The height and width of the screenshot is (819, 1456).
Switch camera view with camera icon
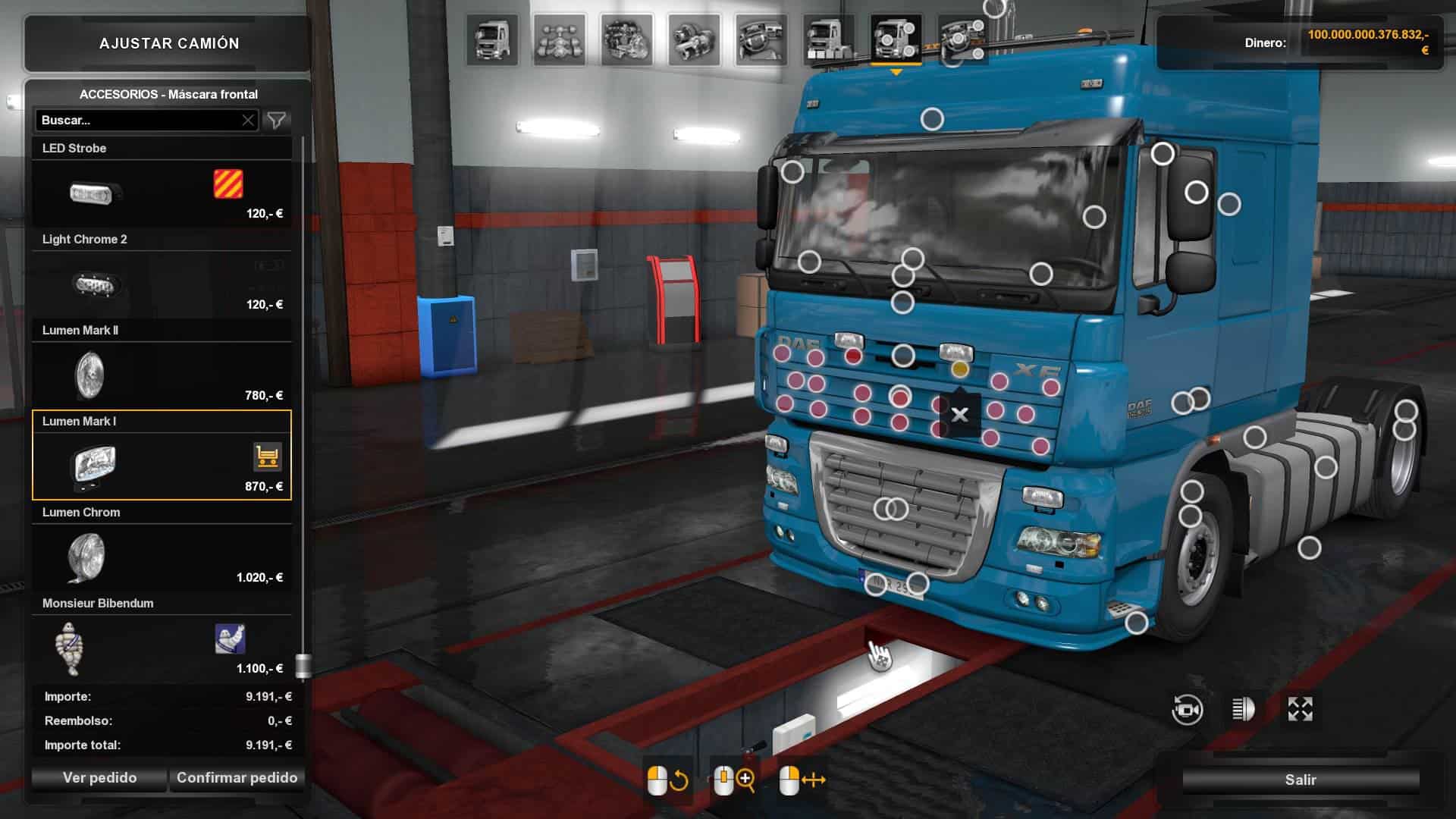pos(1187,710)
